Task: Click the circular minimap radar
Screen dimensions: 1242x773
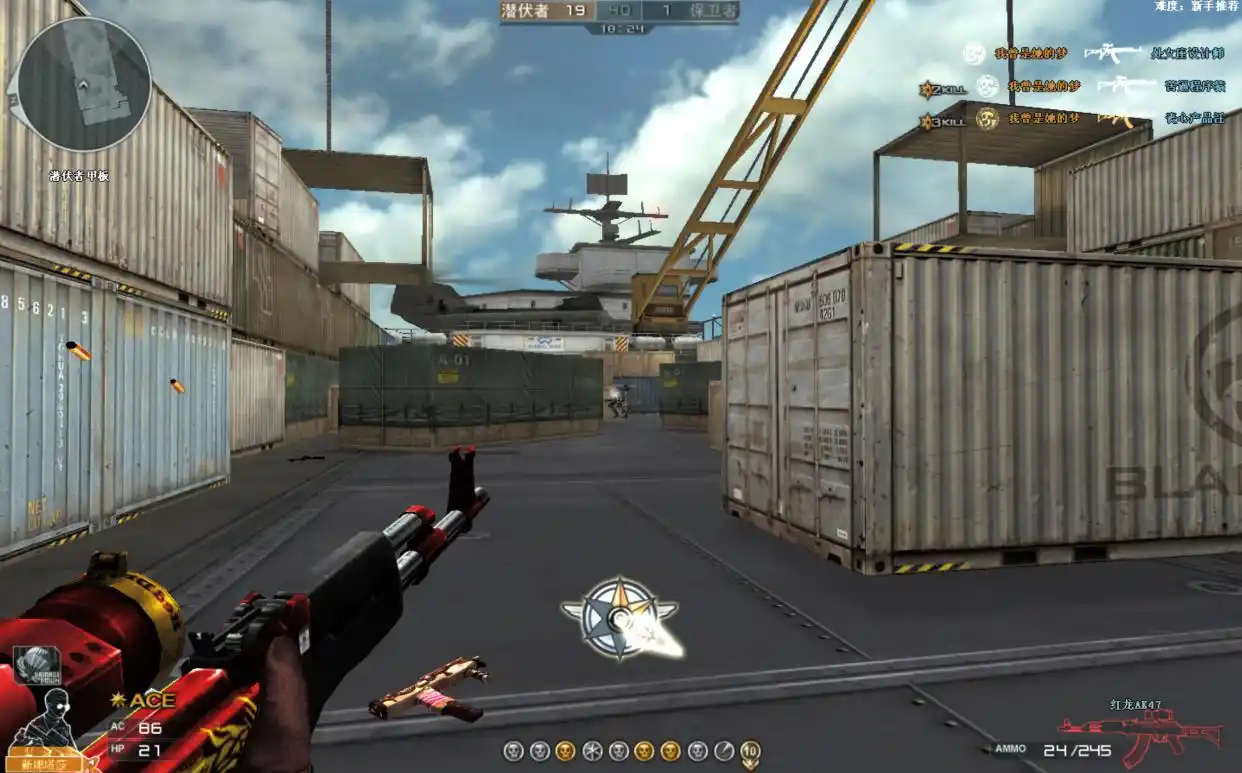Action: (x=84, y=84)
